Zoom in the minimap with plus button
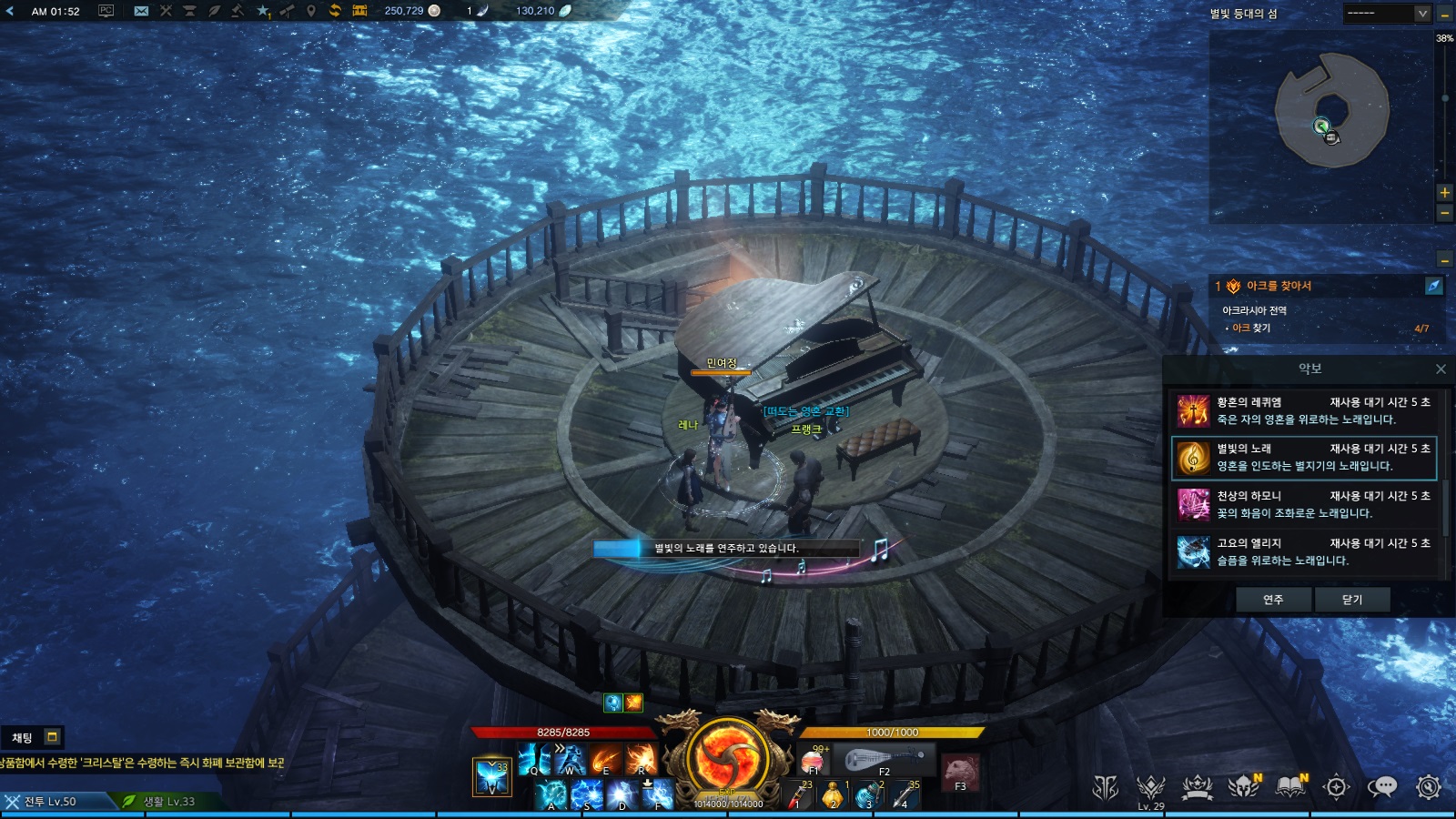 point(1444,193)
